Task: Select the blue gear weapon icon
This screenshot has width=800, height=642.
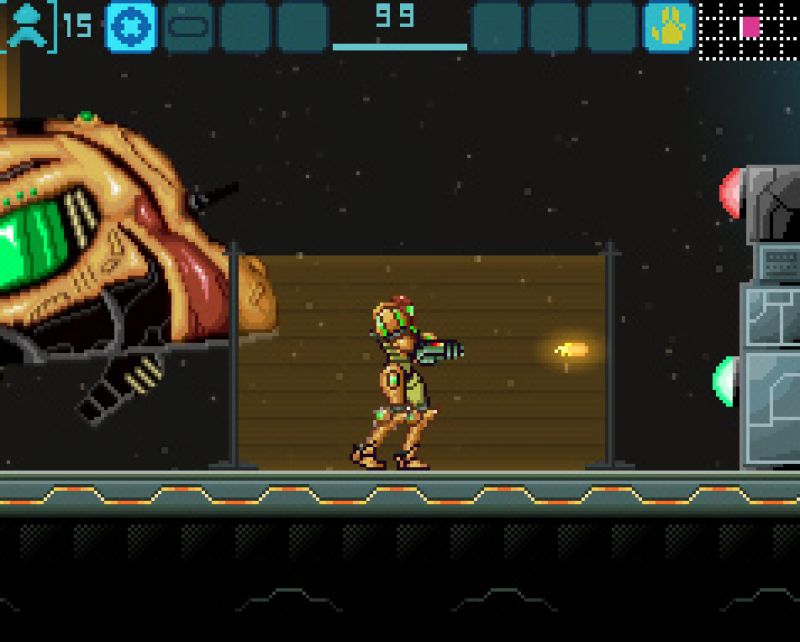Action: pyautogui.click(x=130, y=26)
